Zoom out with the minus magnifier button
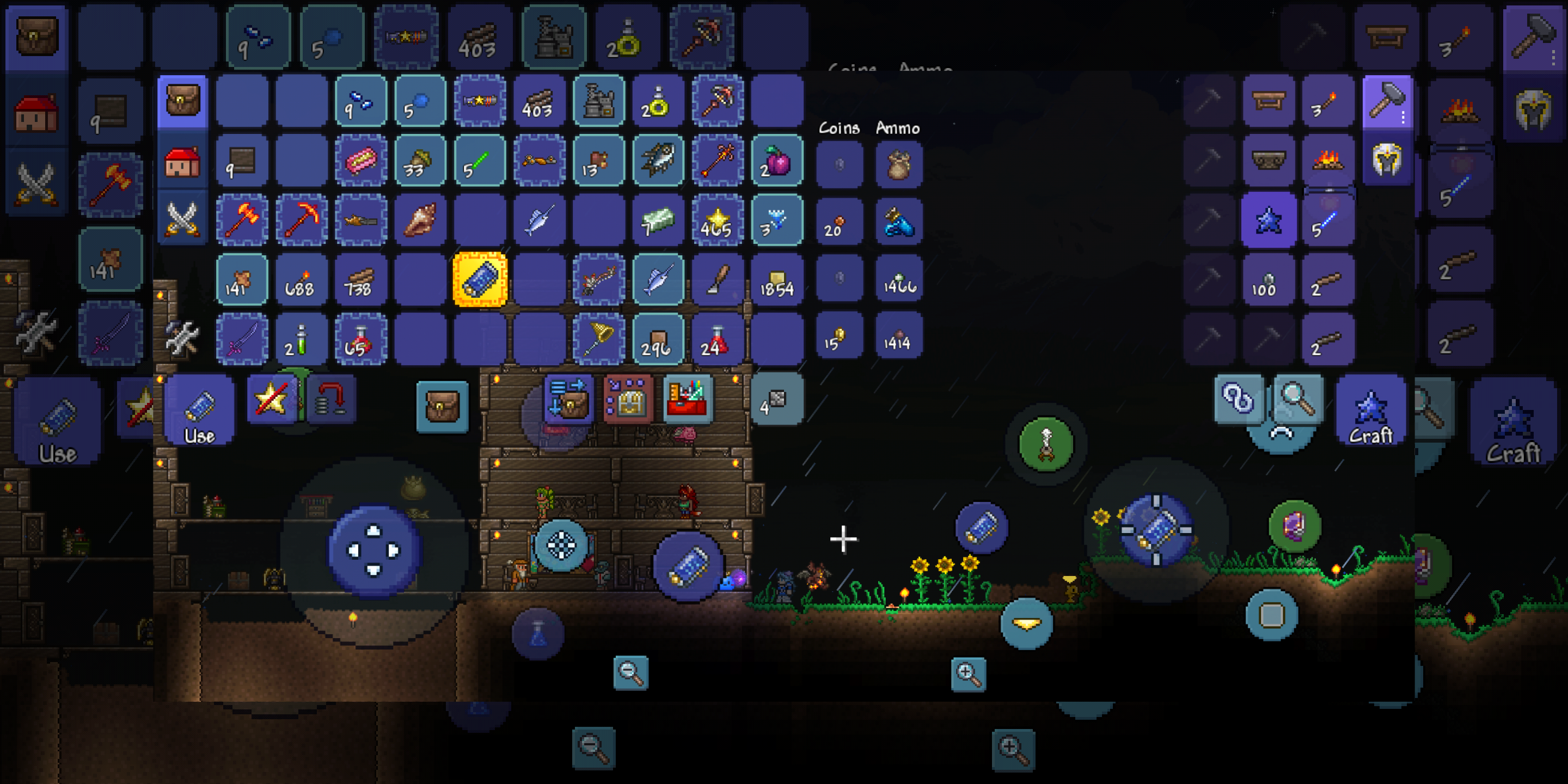Image resolution: width=1568 pixels, height=784 pixels. [630, 672]
